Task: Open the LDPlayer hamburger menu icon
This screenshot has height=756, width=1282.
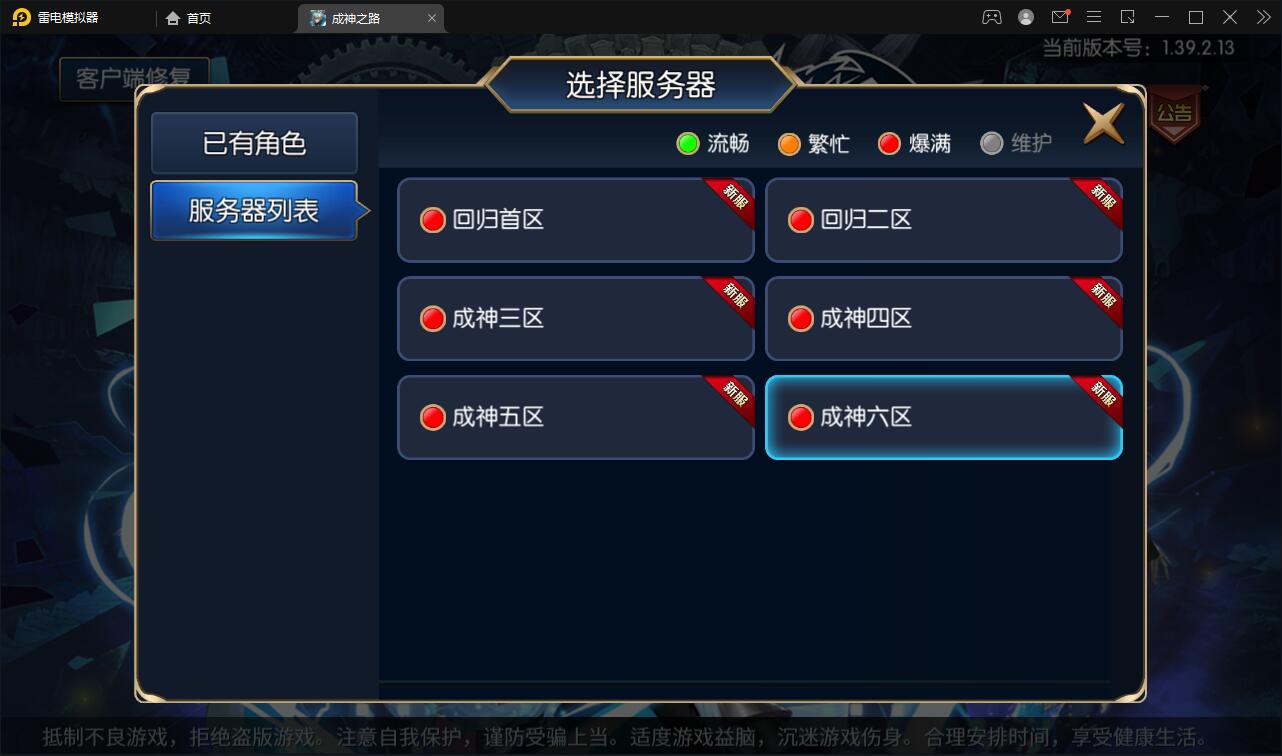Action: tap(1094, 17)
